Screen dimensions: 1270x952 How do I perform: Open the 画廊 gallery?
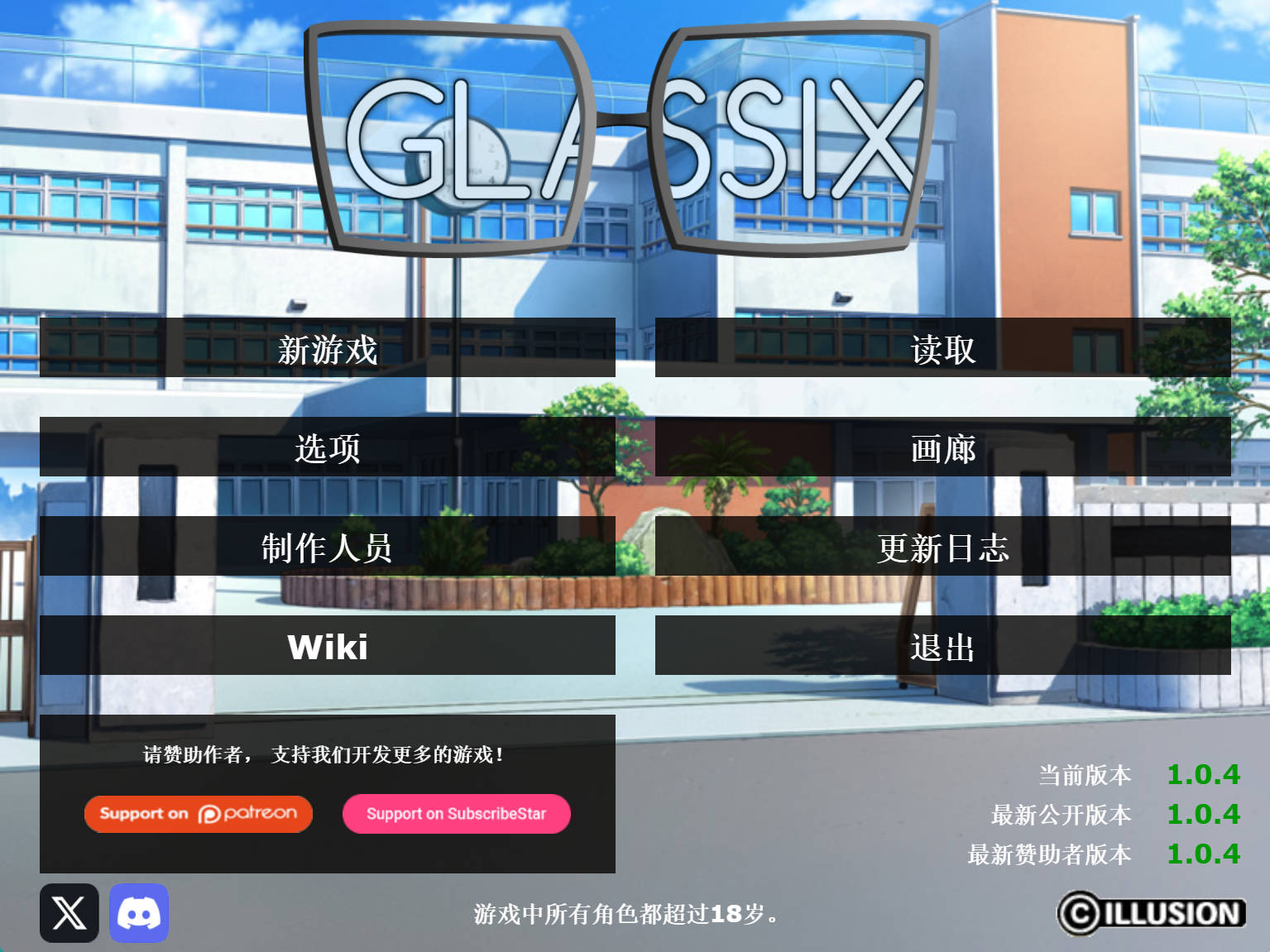tap(942, 449)
